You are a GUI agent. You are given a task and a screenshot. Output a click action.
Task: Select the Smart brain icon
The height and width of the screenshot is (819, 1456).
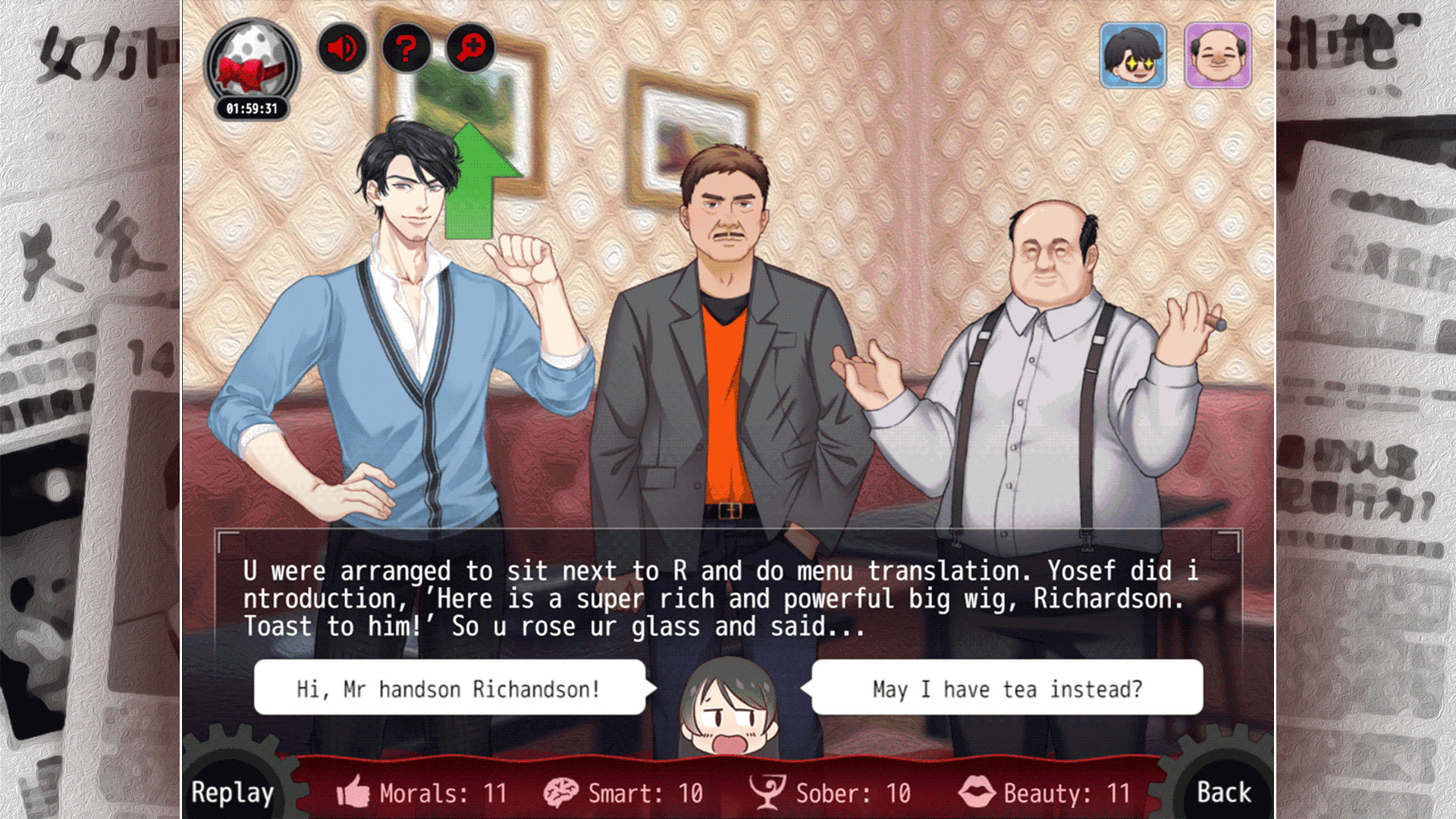click(560, 791)
